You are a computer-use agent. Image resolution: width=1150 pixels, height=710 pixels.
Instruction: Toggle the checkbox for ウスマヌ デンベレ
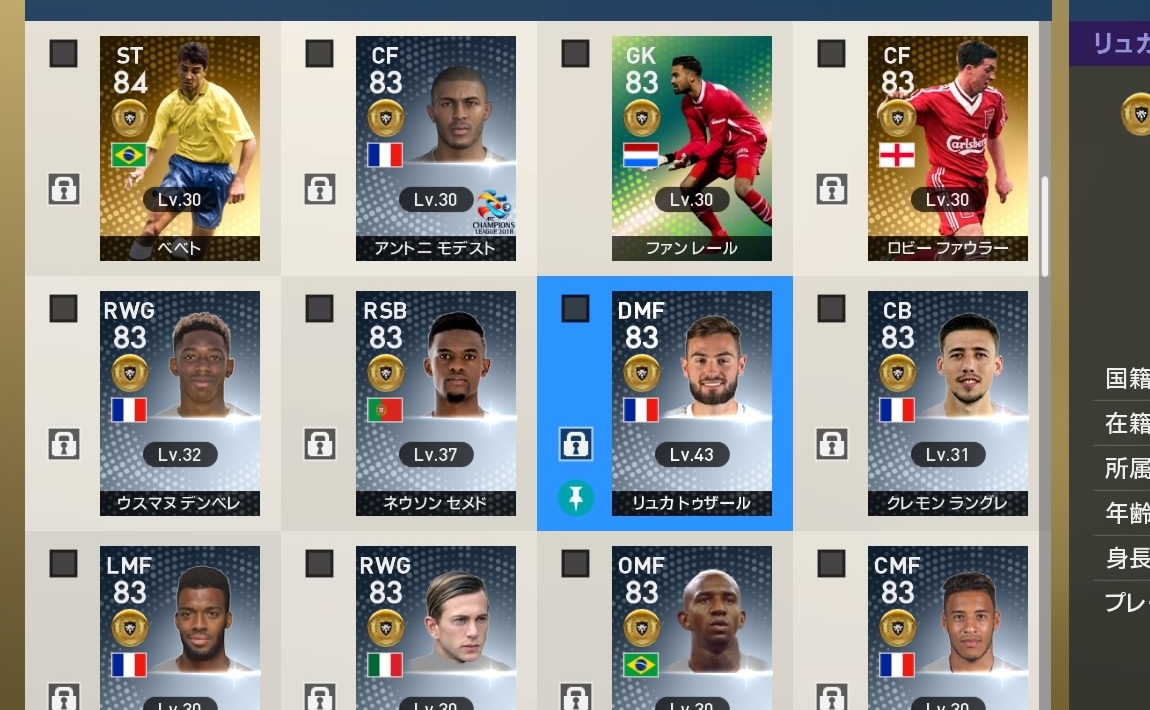(63, 309)
